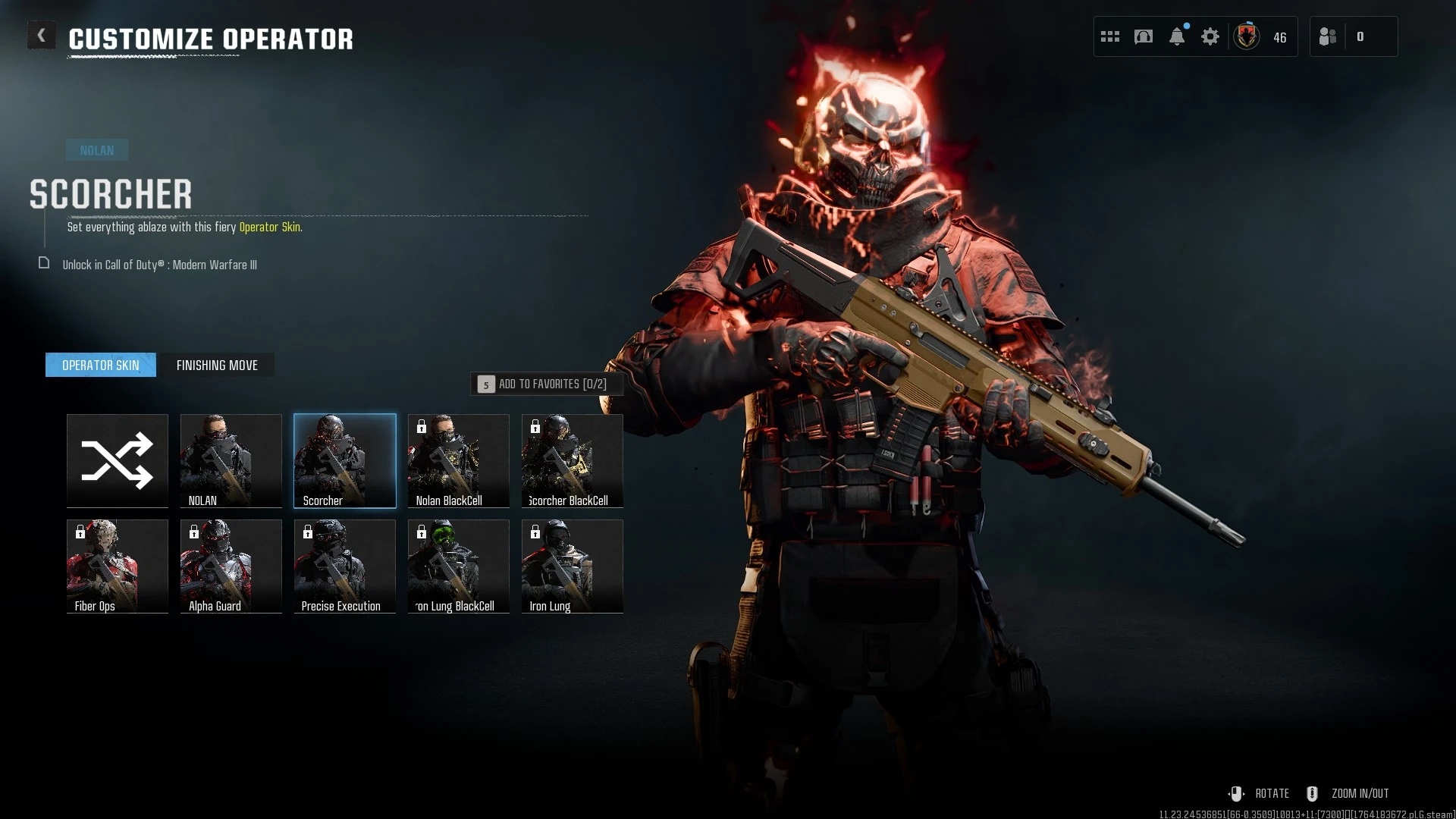Select the Iron Lung skin
Image resolution: width=1456 pixels, height=819 pixels.
click(x=572, y=566)
